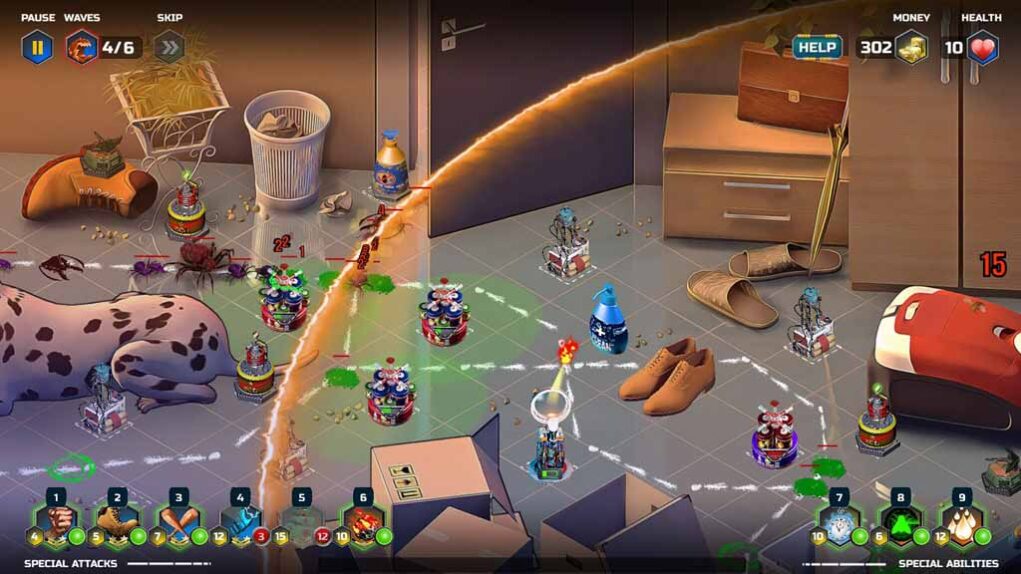Open the Help panel
The height and width of the screenshot is (574, 1021).
tap(817, 47)
